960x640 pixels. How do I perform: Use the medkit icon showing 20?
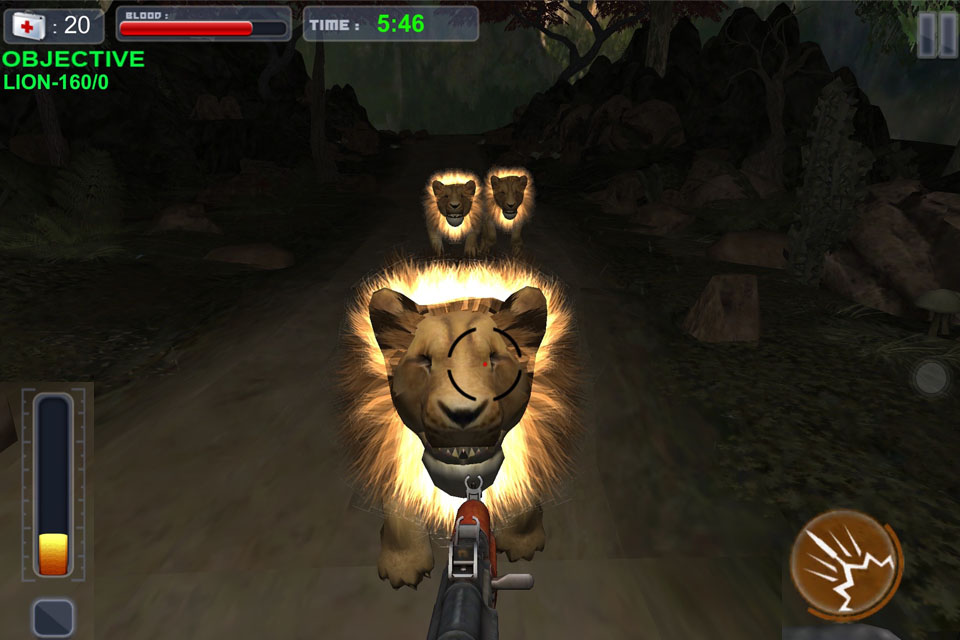28,24
